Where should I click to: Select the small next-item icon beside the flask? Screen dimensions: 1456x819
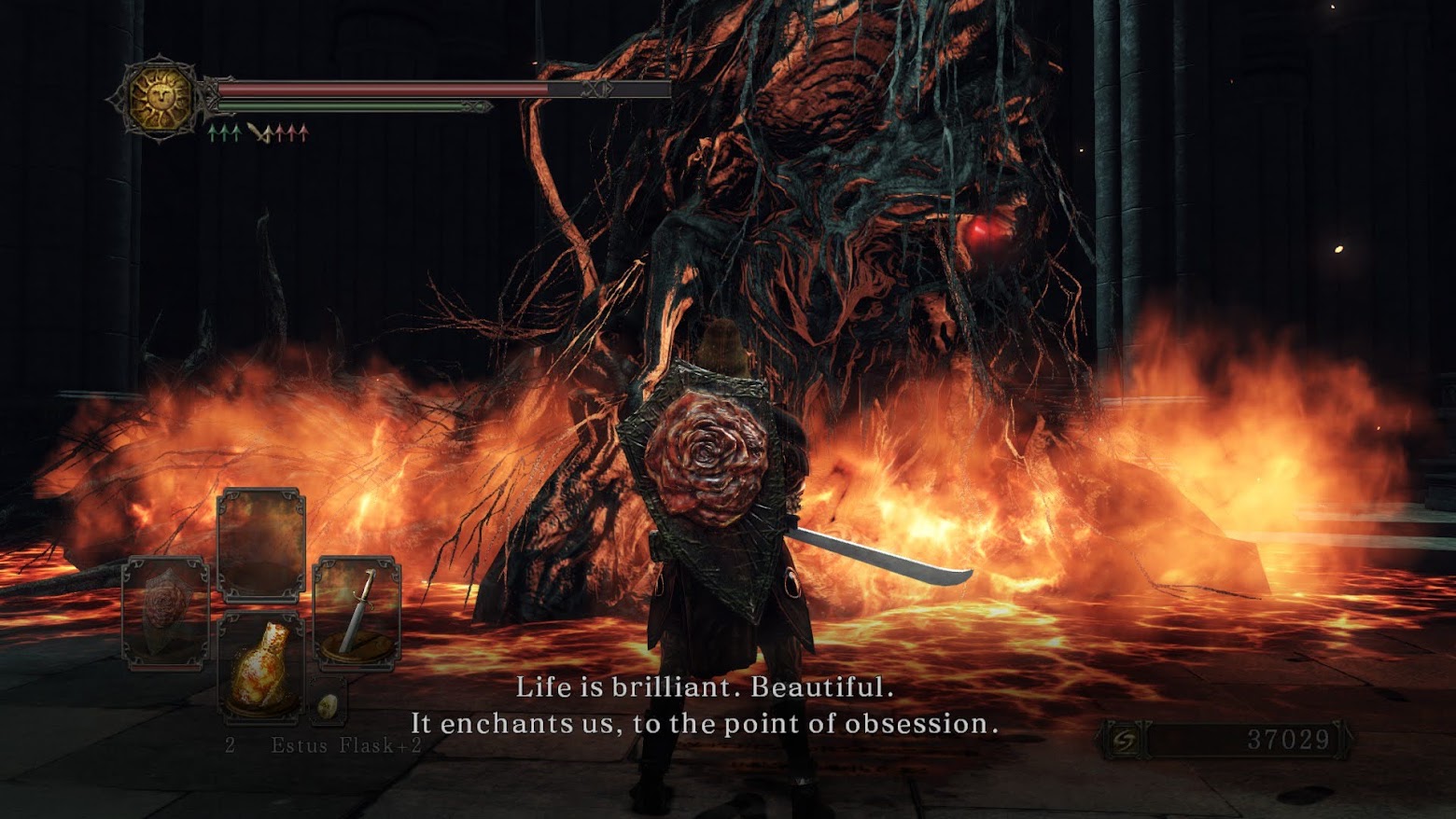point(328,706)
